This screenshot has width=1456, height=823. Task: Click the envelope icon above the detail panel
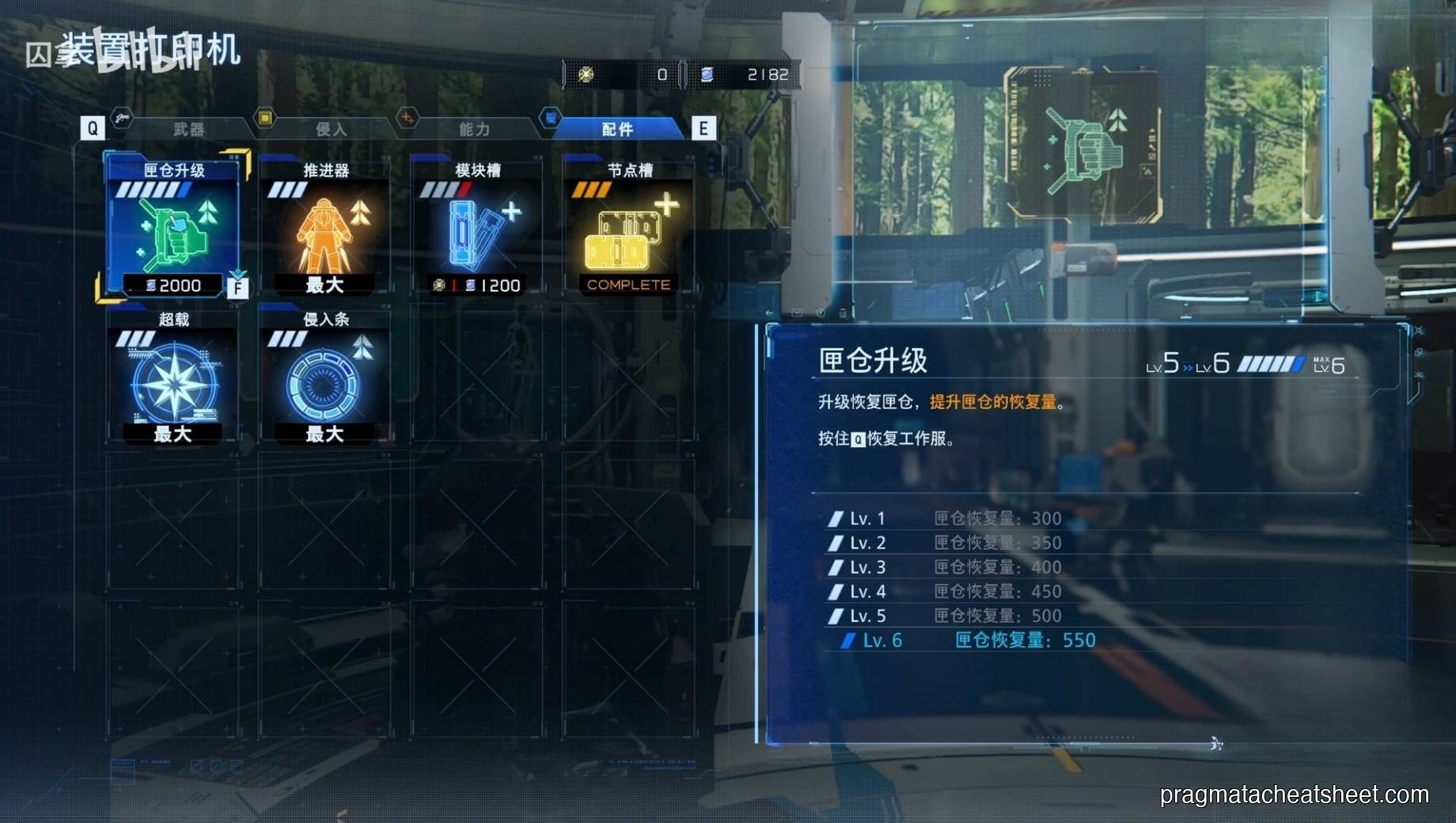click(797, 313)
